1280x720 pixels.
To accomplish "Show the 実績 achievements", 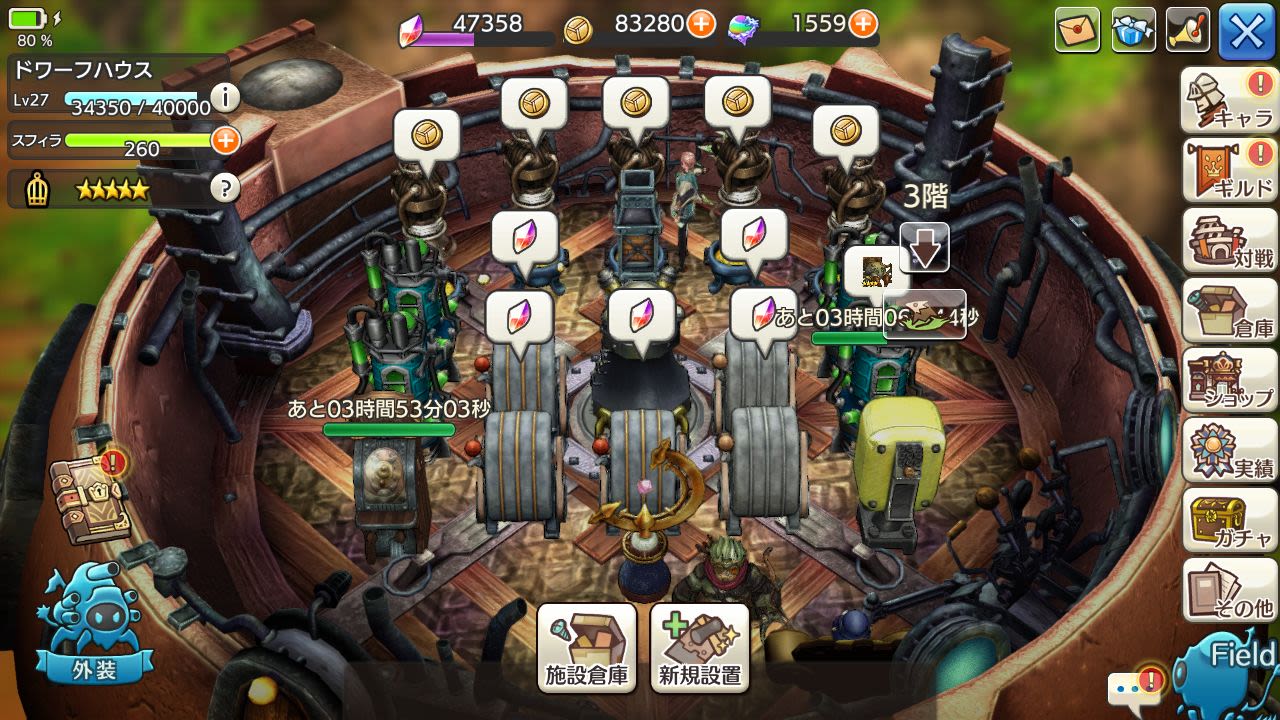I will pos(1229,450).
